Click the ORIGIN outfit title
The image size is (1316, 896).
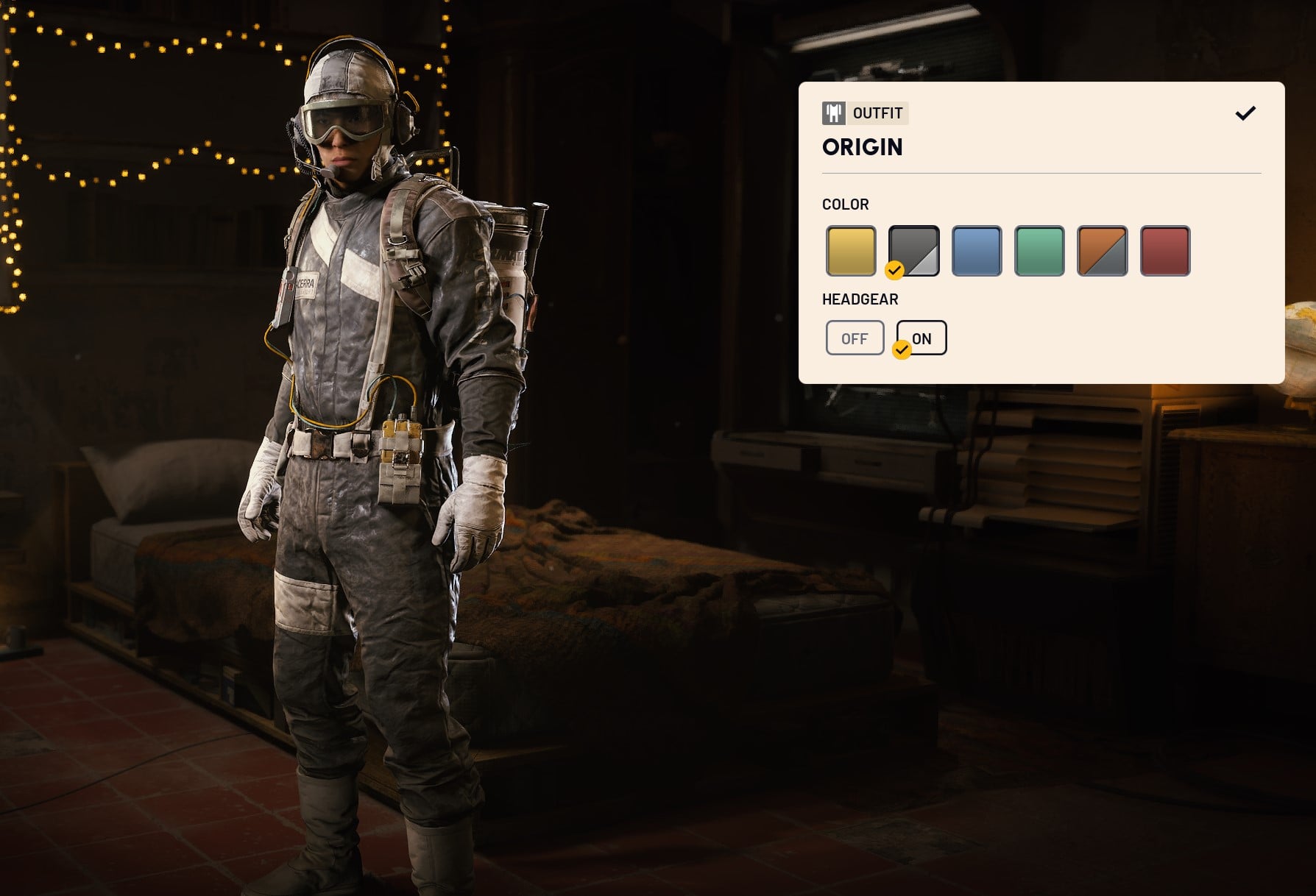pyautogui.click(x=863, y=148)
